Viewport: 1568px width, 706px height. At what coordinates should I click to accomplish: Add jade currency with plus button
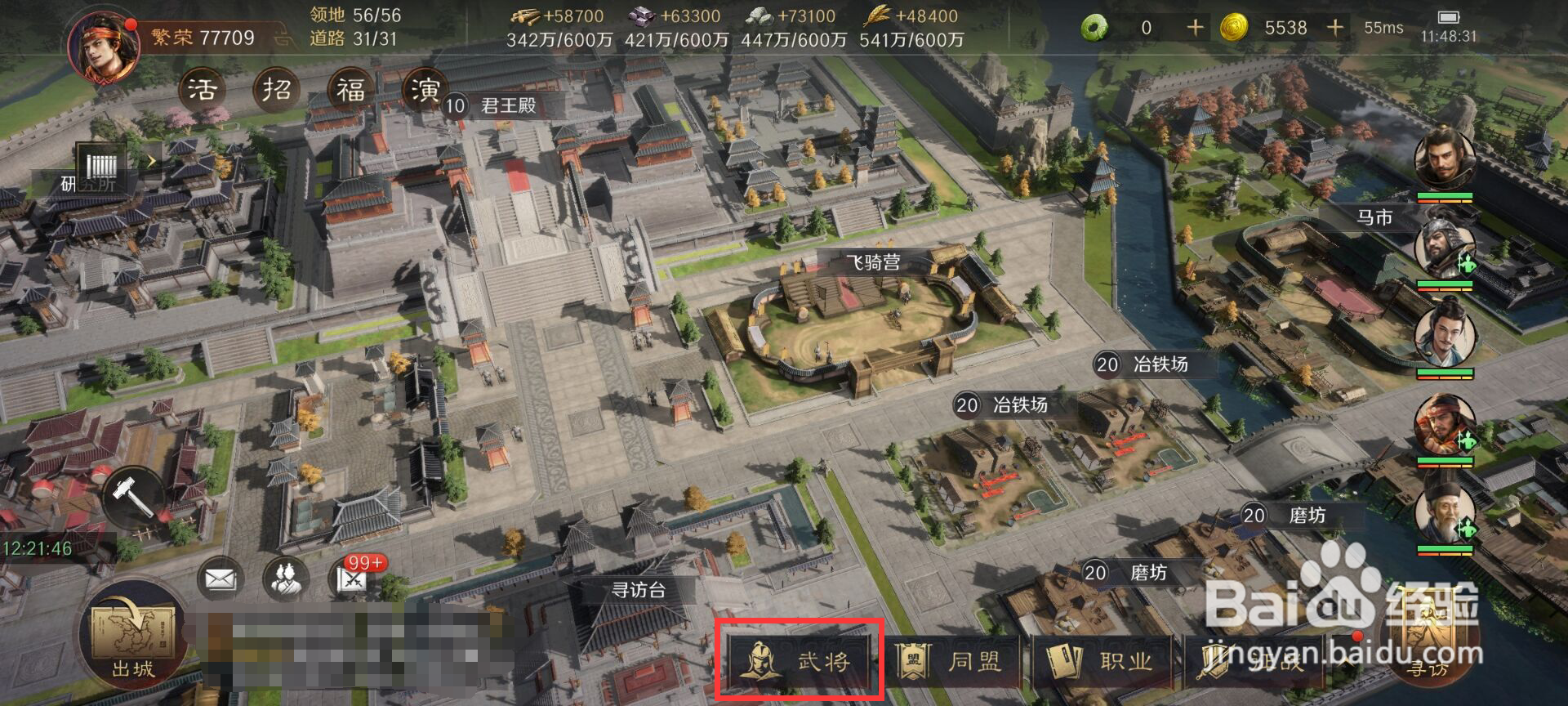coord(1195,28)
